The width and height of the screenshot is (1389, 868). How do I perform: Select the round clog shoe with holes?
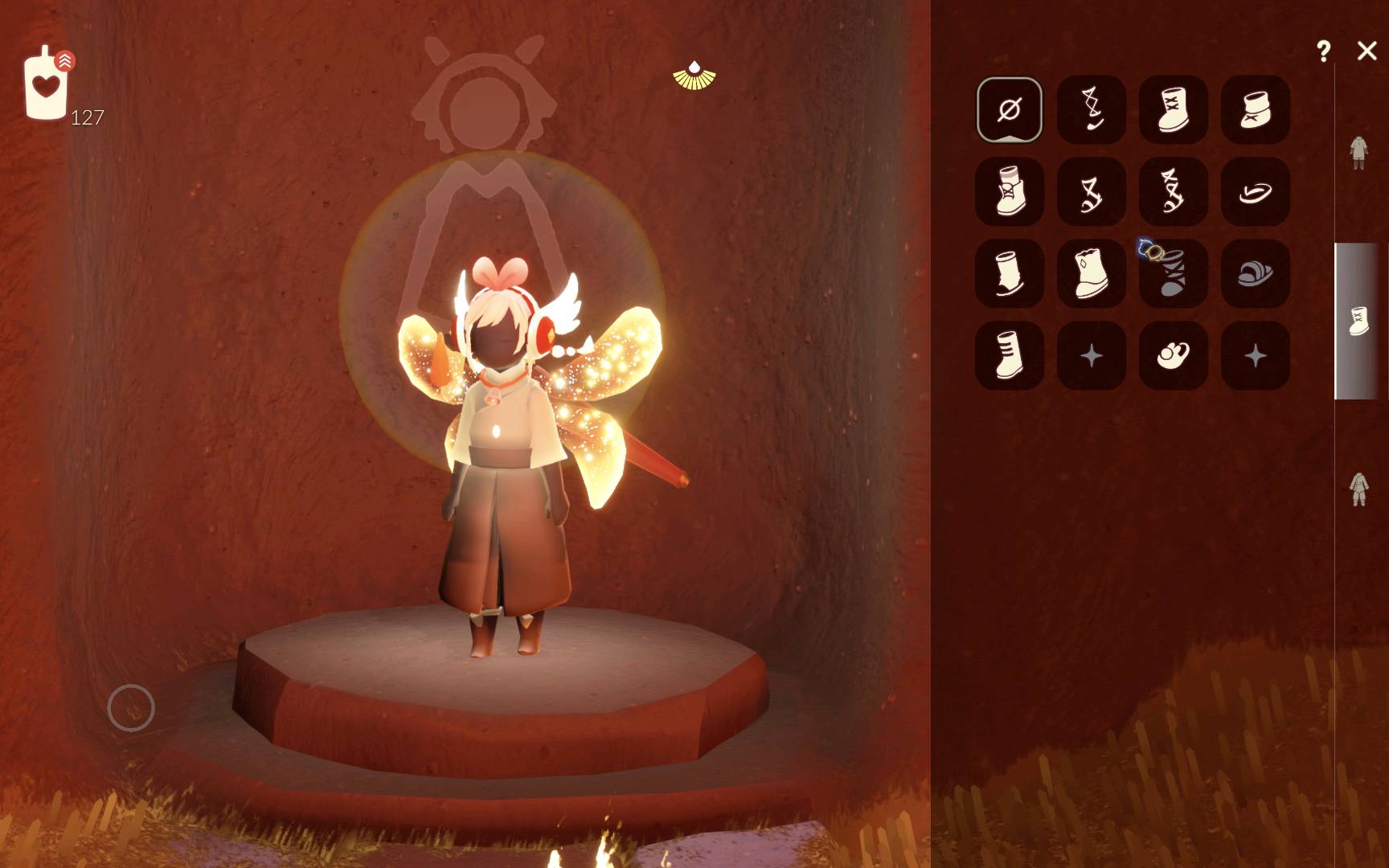point(1174,355)
